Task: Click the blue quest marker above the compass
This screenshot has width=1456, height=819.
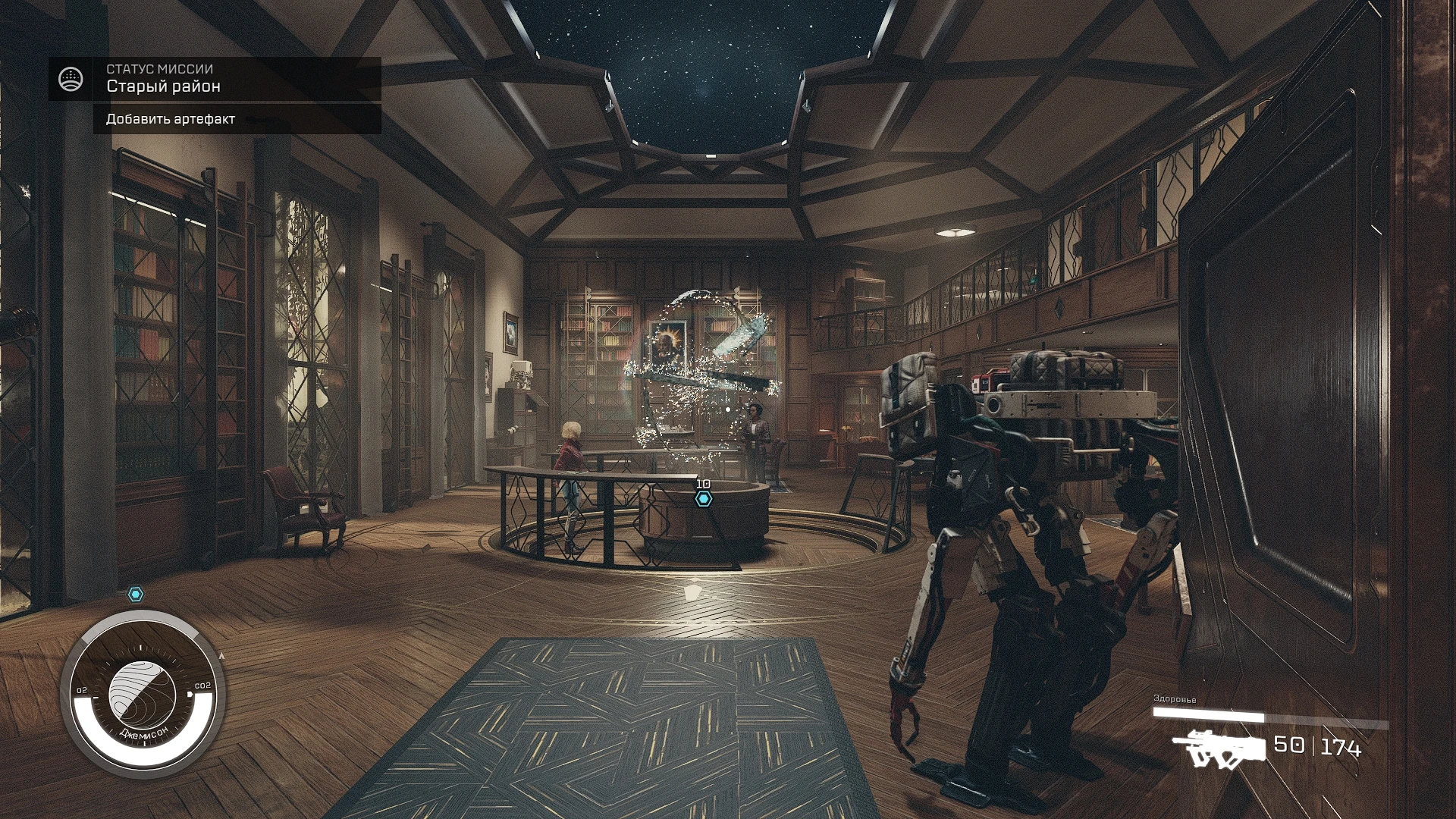Action: [135, 595]
